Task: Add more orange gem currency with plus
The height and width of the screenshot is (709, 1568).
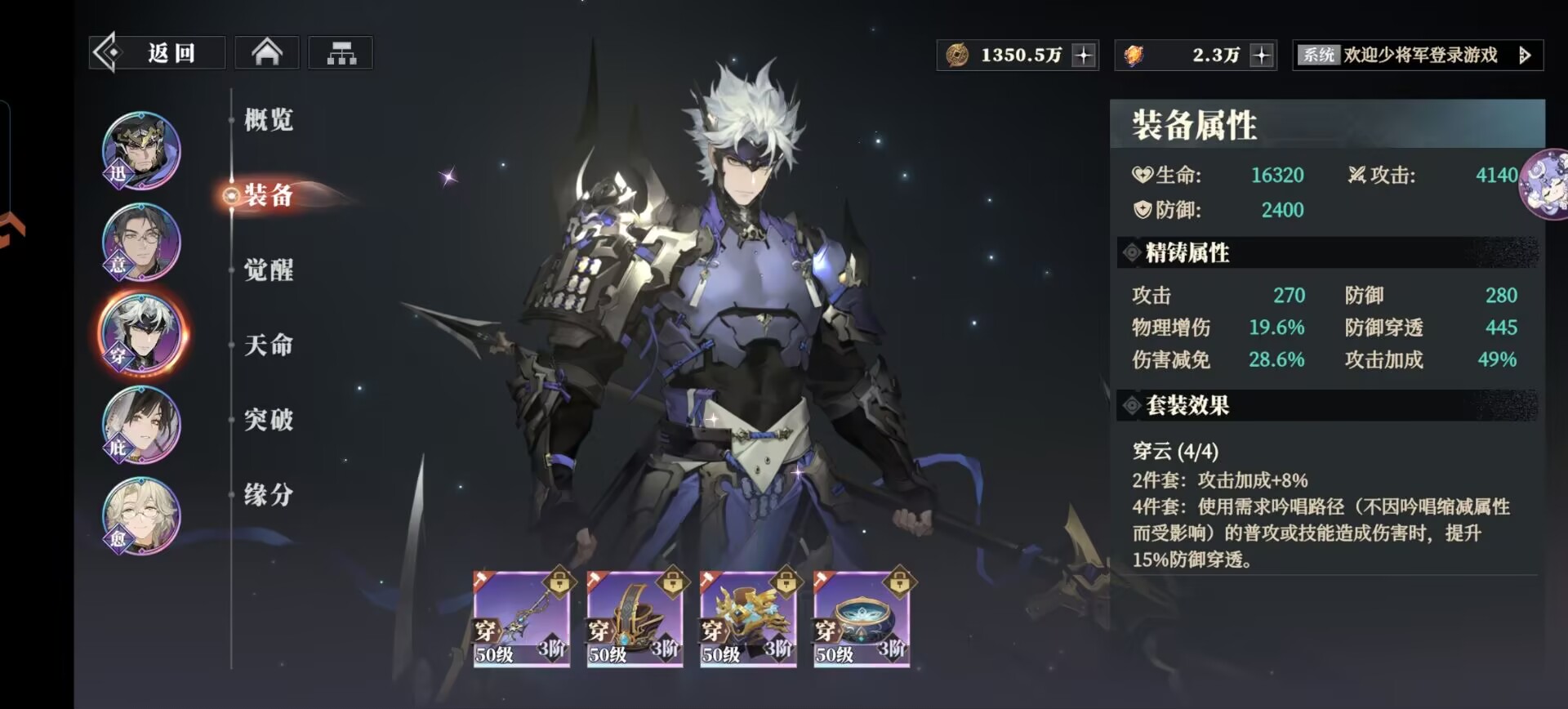Action: click(x=1262, y=56)
